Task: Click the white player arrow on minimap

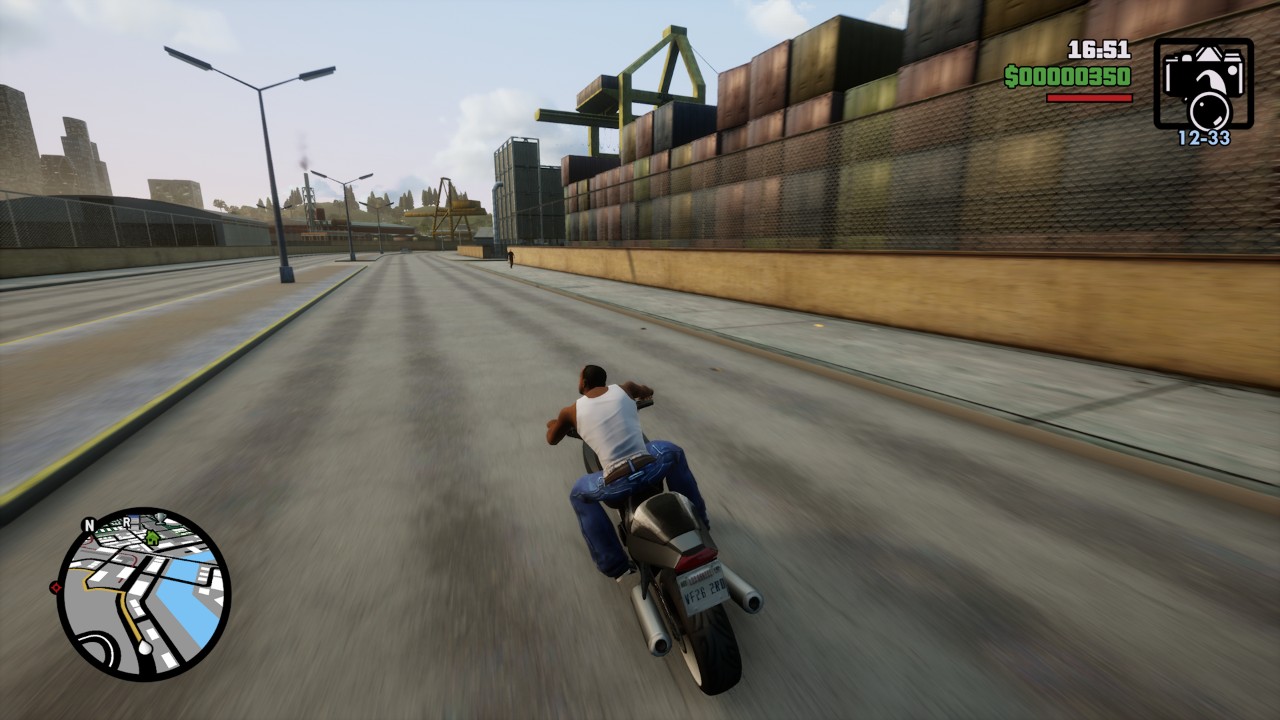Action: tap(146, 648)
